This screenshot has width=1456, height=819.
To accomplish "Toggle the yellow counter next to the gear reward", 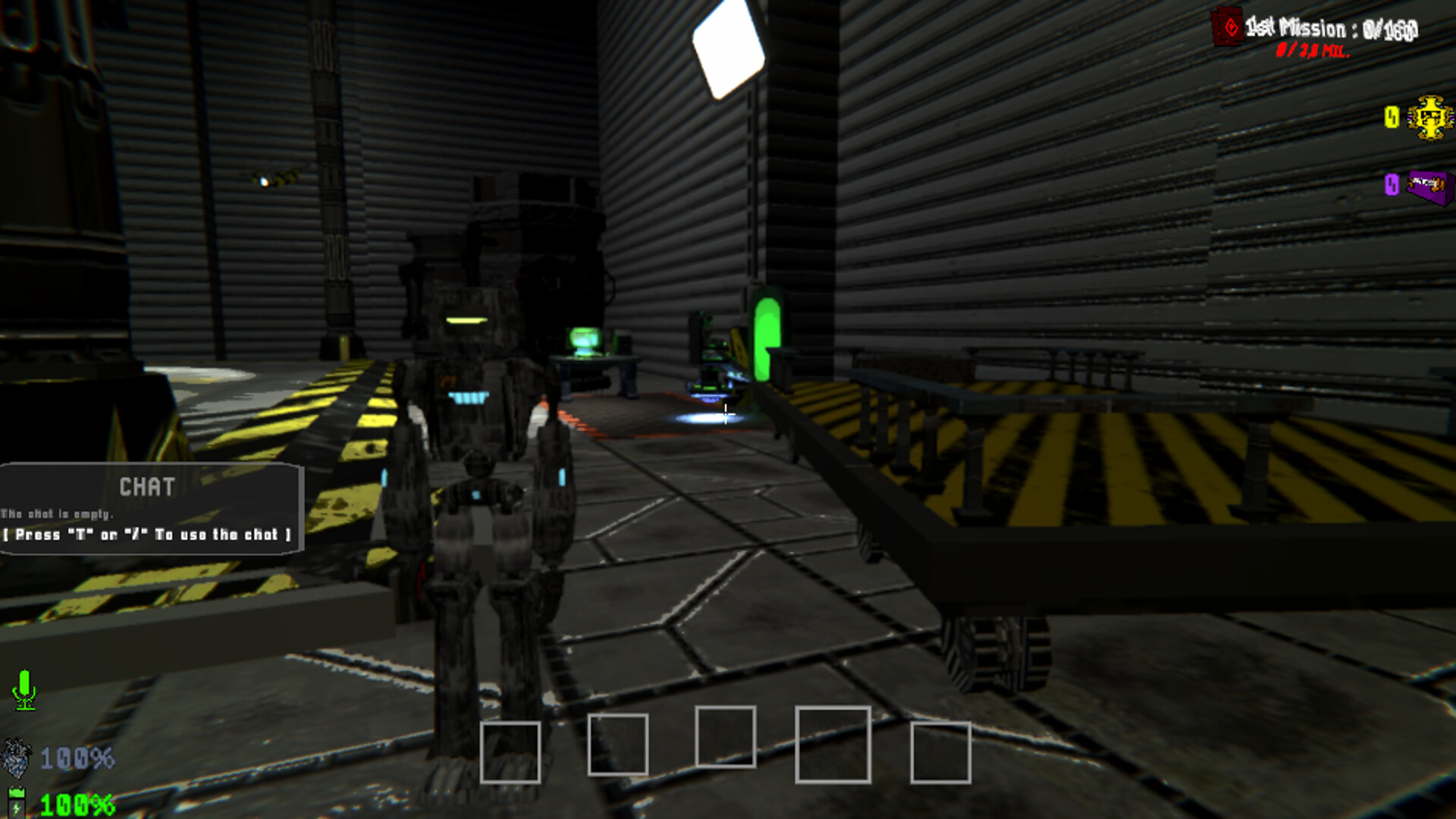I will (x=1390, y=116).
